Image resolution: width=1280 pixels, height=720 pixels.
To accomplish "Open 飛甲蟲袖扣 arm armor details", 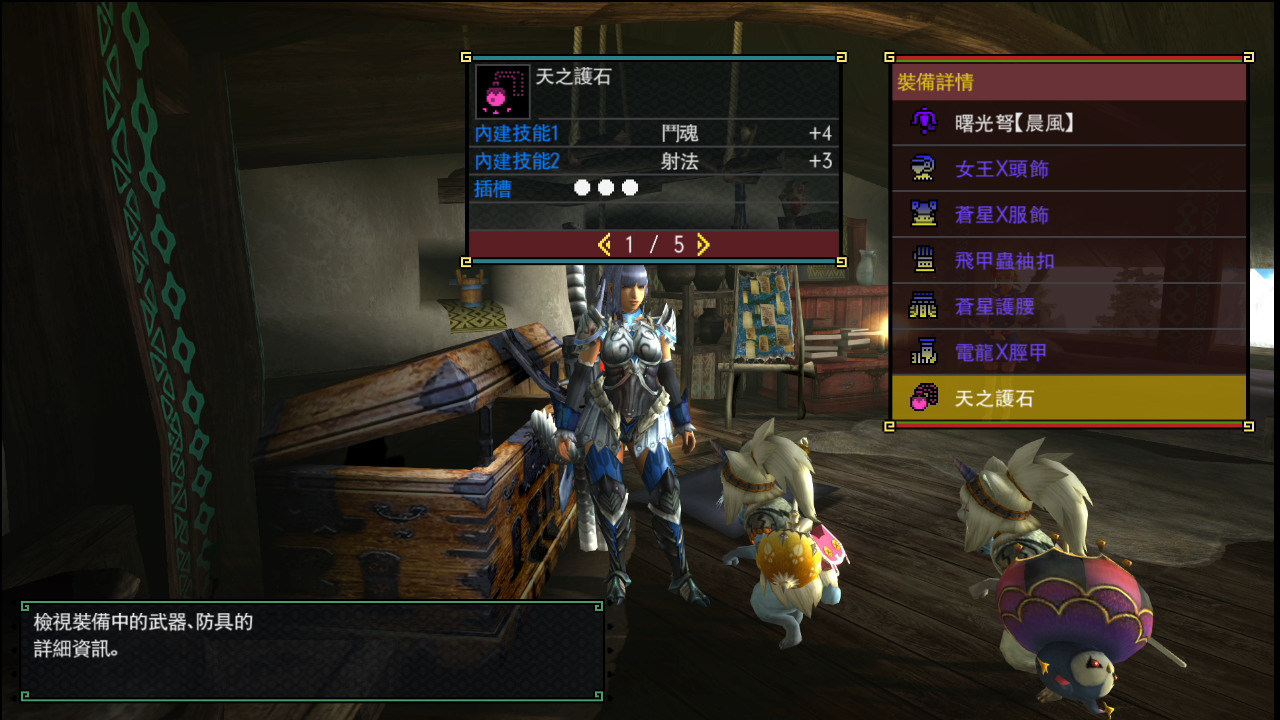I will (x=1068, y=261).
